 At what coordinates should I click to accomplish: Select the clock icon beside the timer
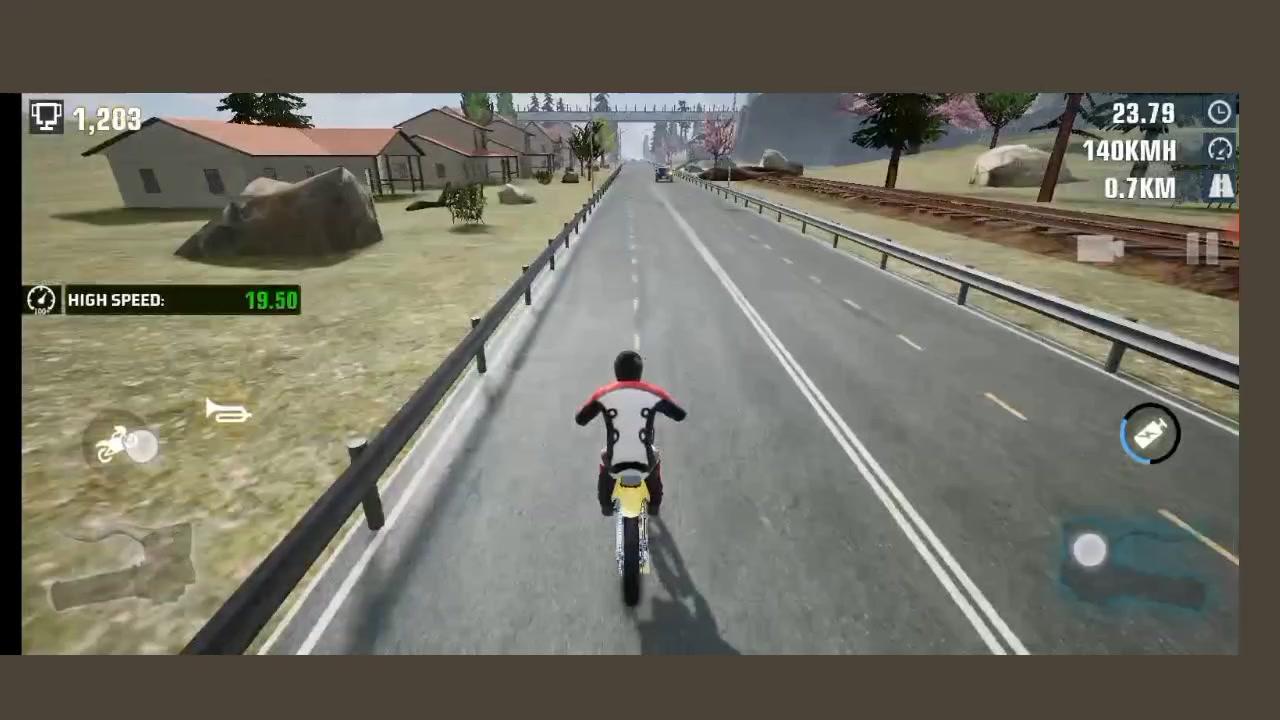(x=1220, y=112)
